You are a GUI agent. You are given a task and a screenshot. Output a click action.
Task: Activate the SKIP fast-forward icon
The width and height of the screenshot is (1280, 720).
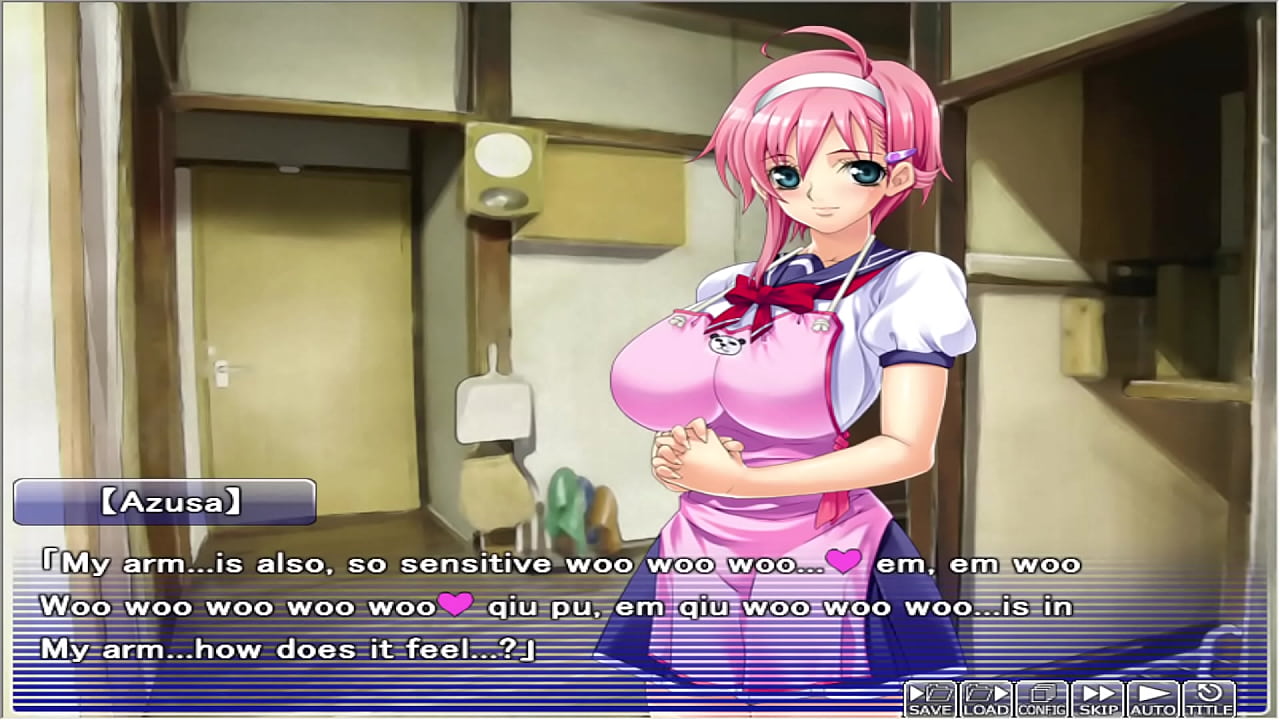click(x=1097, y=700)
